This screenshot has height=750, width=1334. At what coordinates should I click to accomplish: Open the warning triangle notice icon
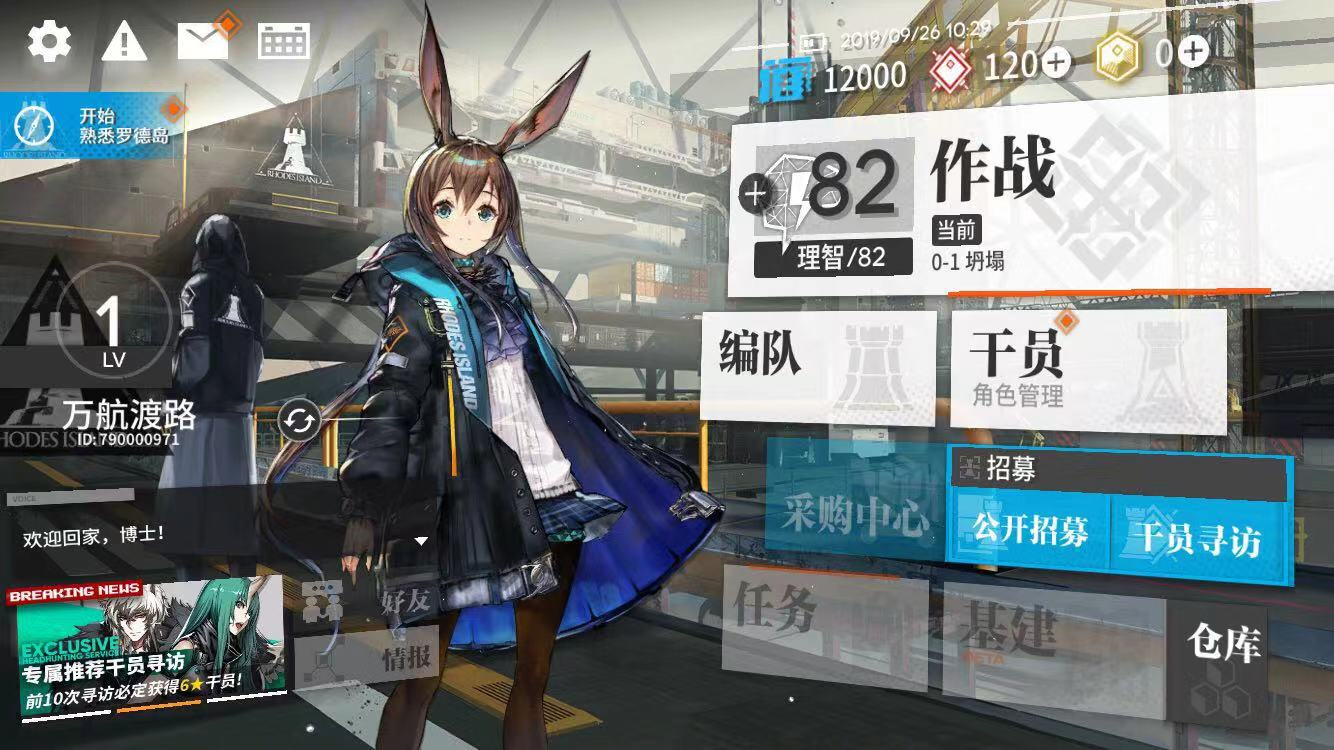(x=124, y=41)
